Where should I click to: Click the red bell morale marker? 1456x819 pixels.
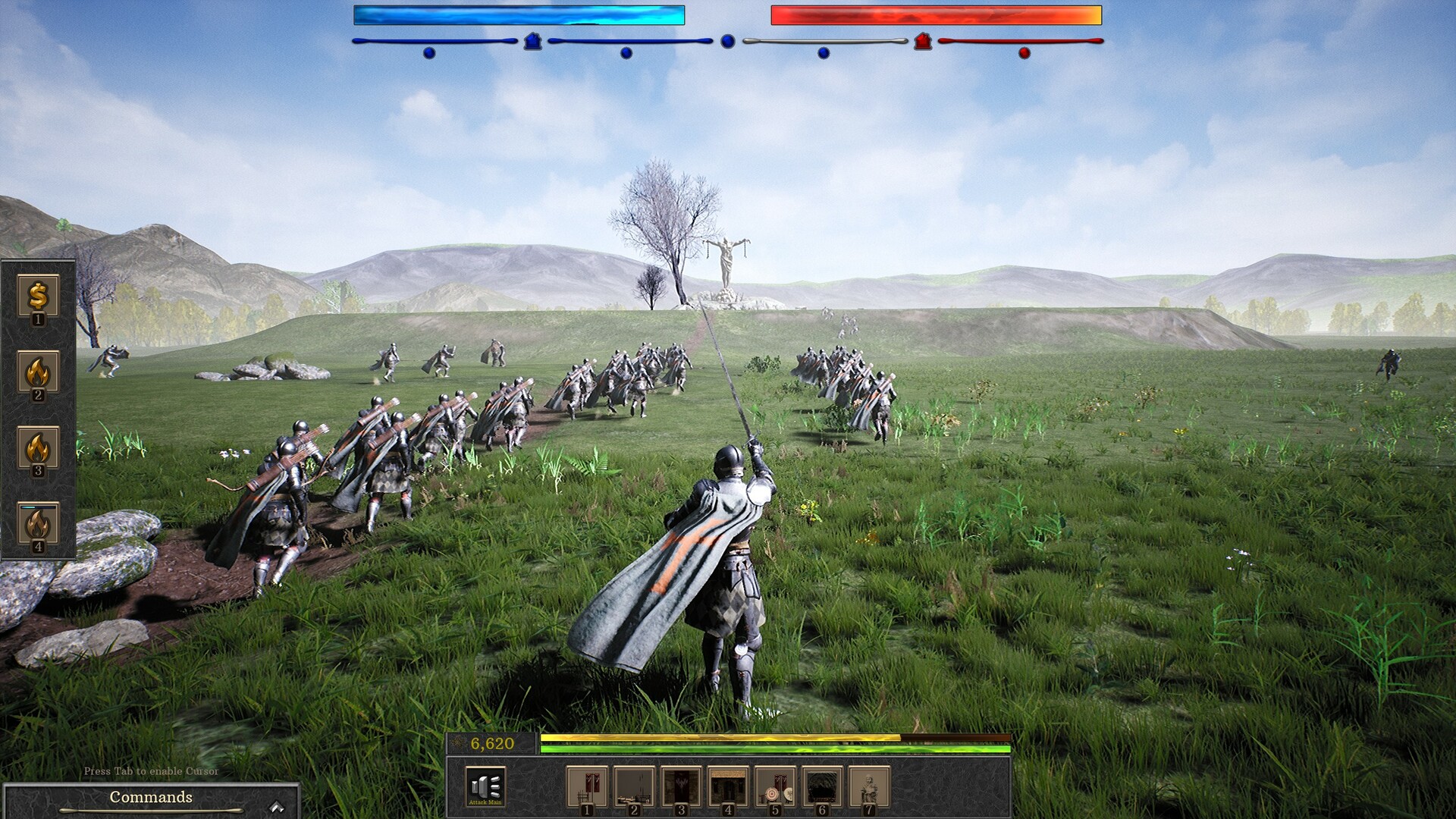[922, 40]
